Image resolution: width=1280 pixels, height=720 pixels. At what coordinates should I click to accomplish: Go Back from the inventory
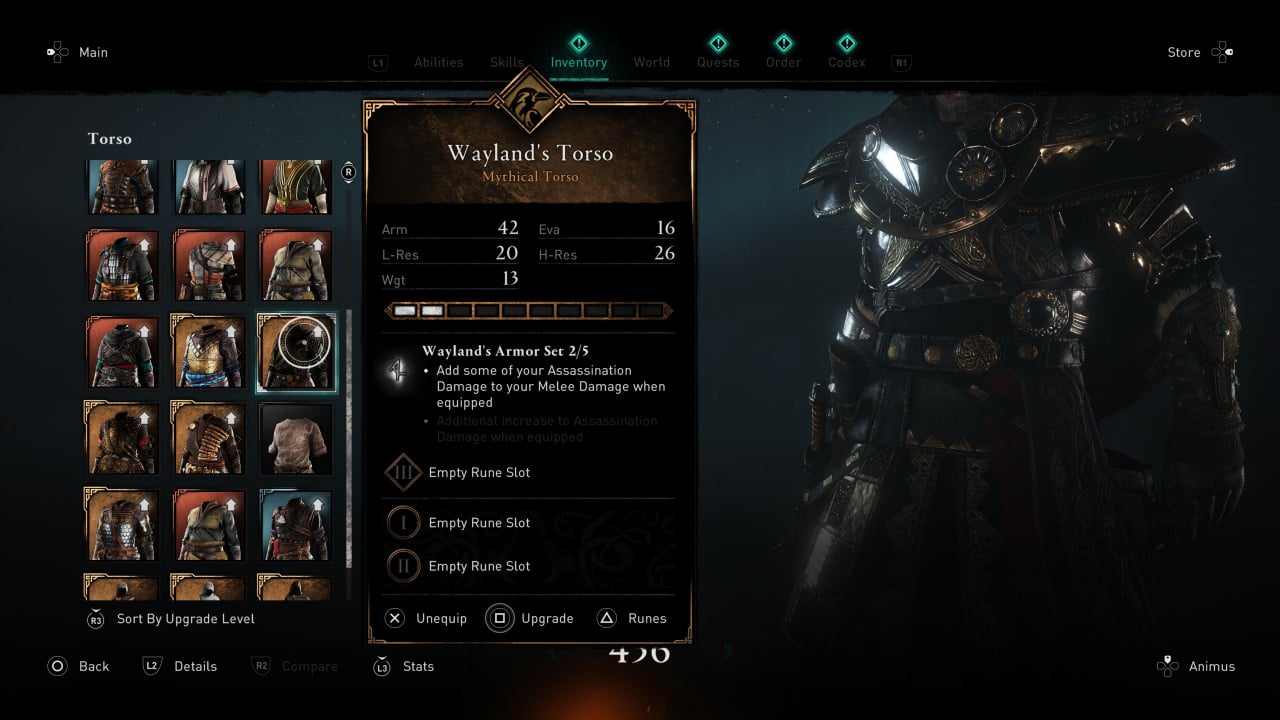(79, 666)
